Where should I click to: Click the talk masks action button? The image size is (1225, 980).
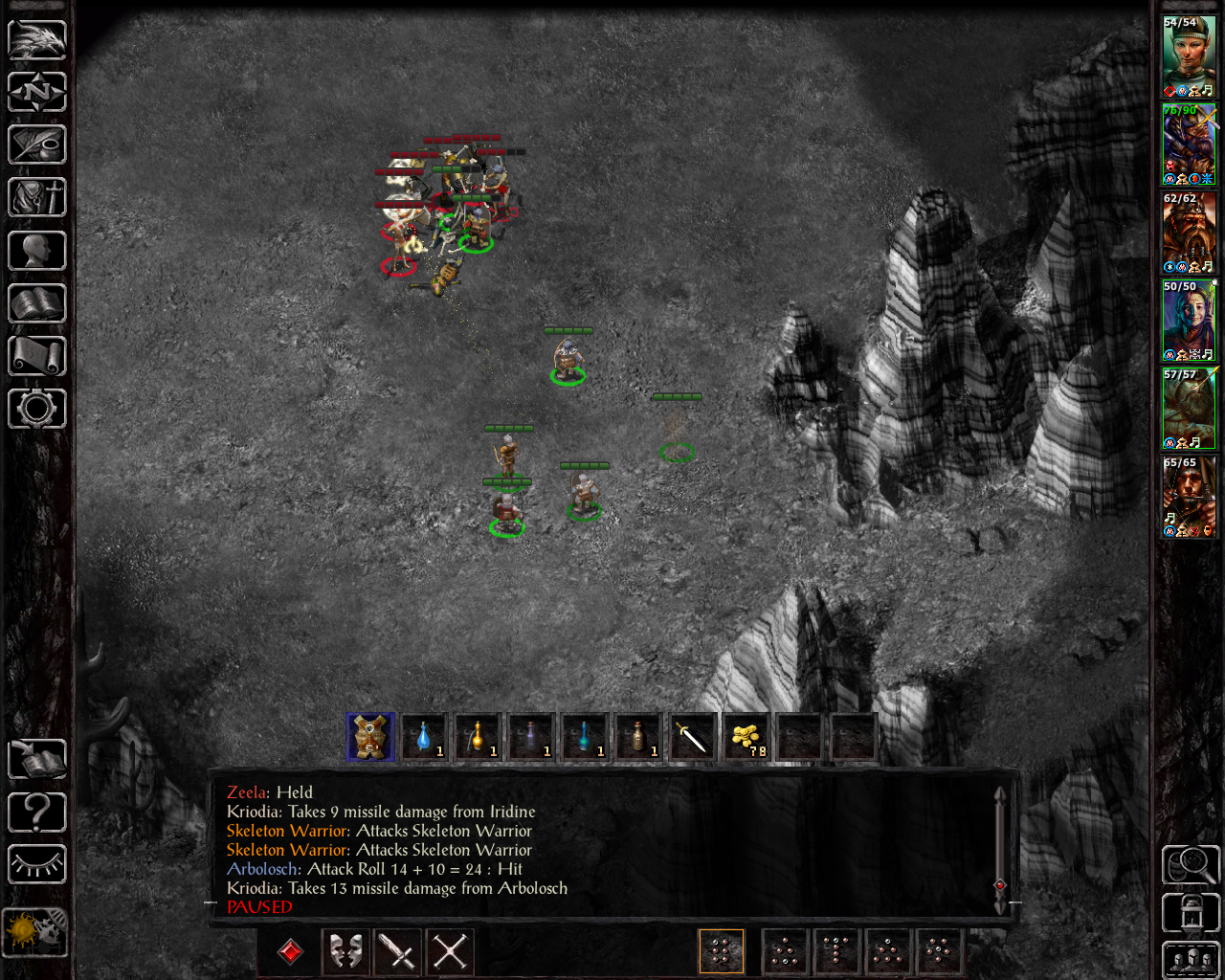pos(345,951)
